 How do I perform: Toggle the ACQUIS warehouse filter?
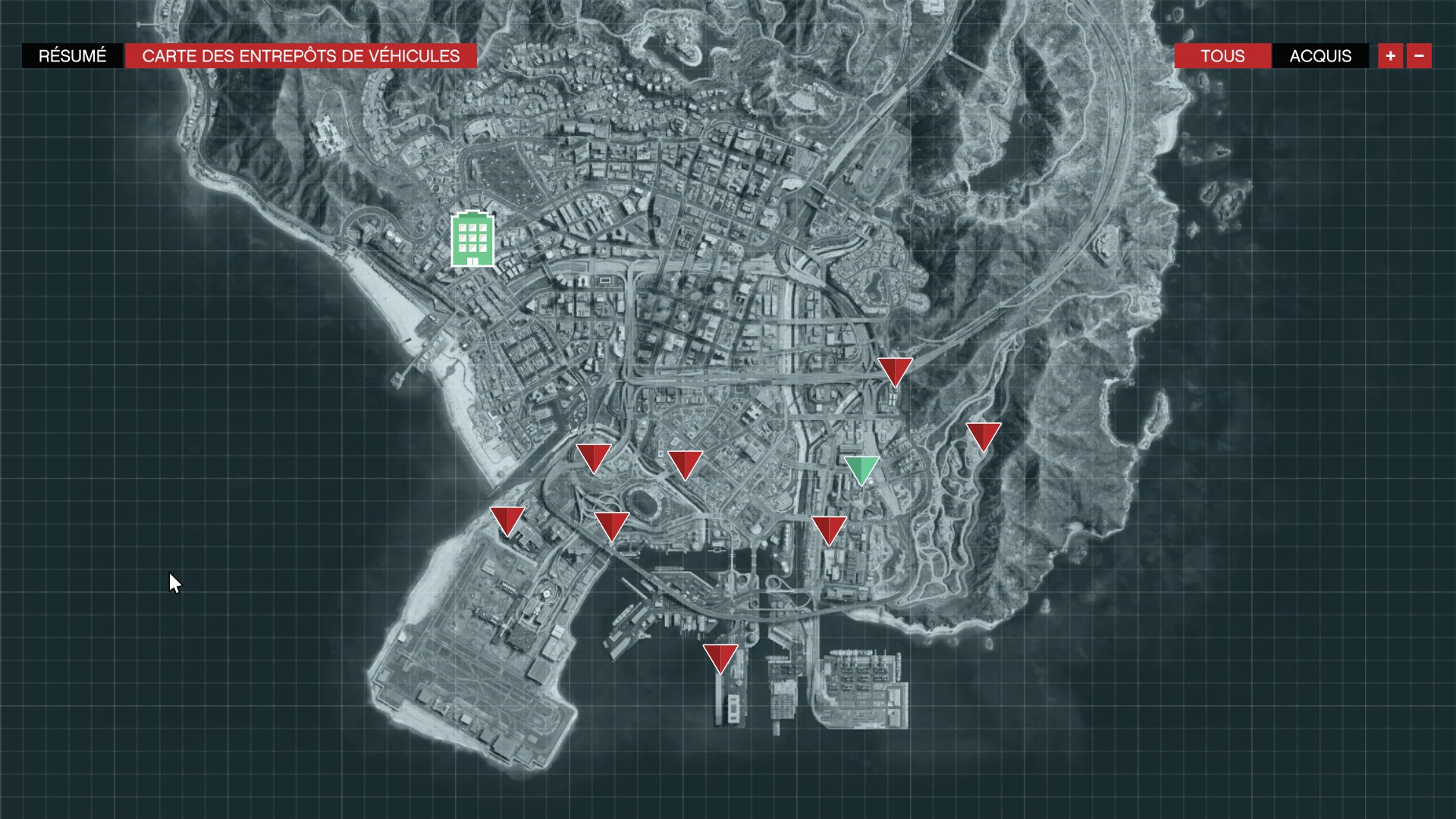pyautogui.click(x=1319, y=56)
